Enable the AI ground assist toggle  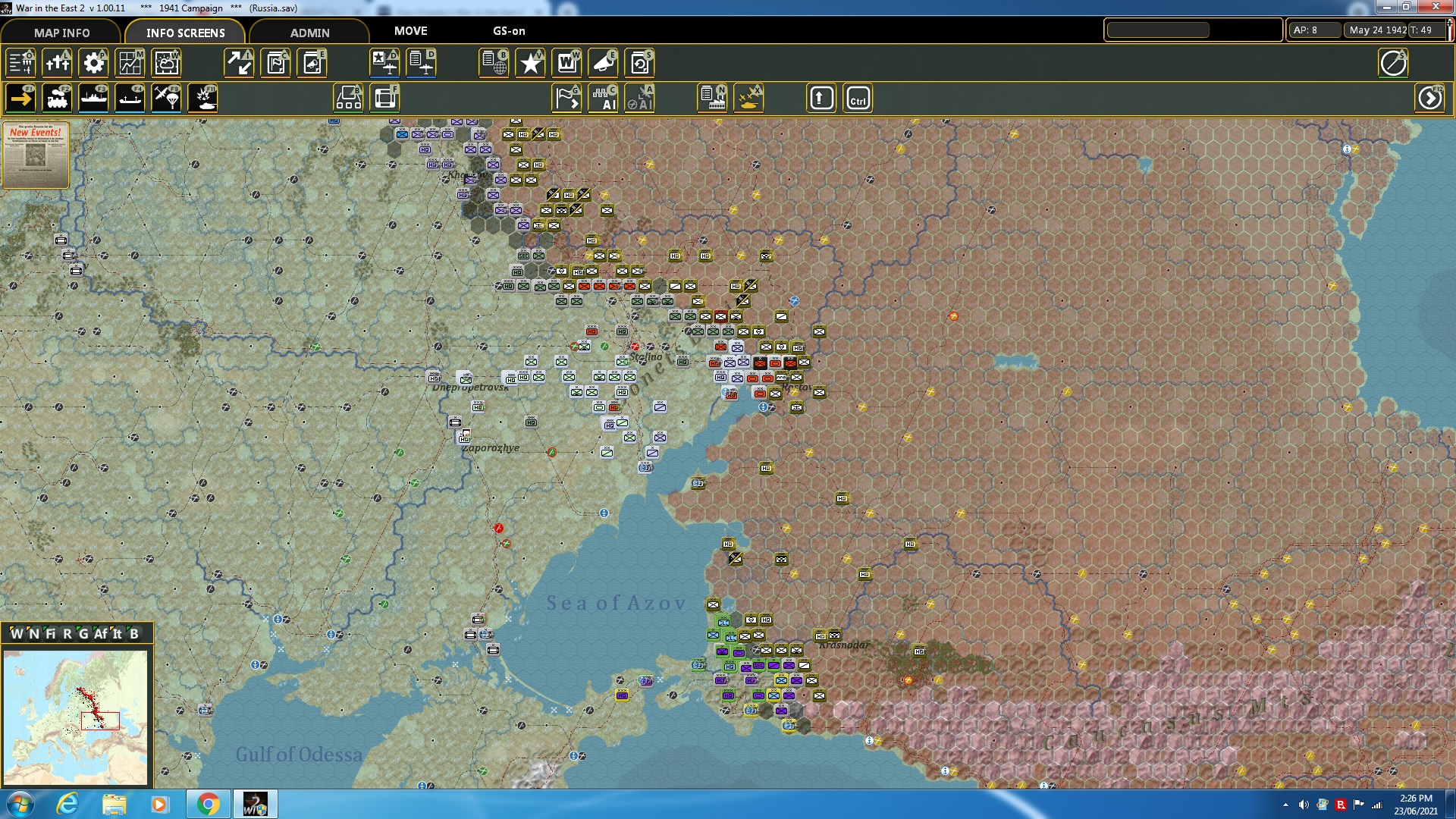coord(604,97)
